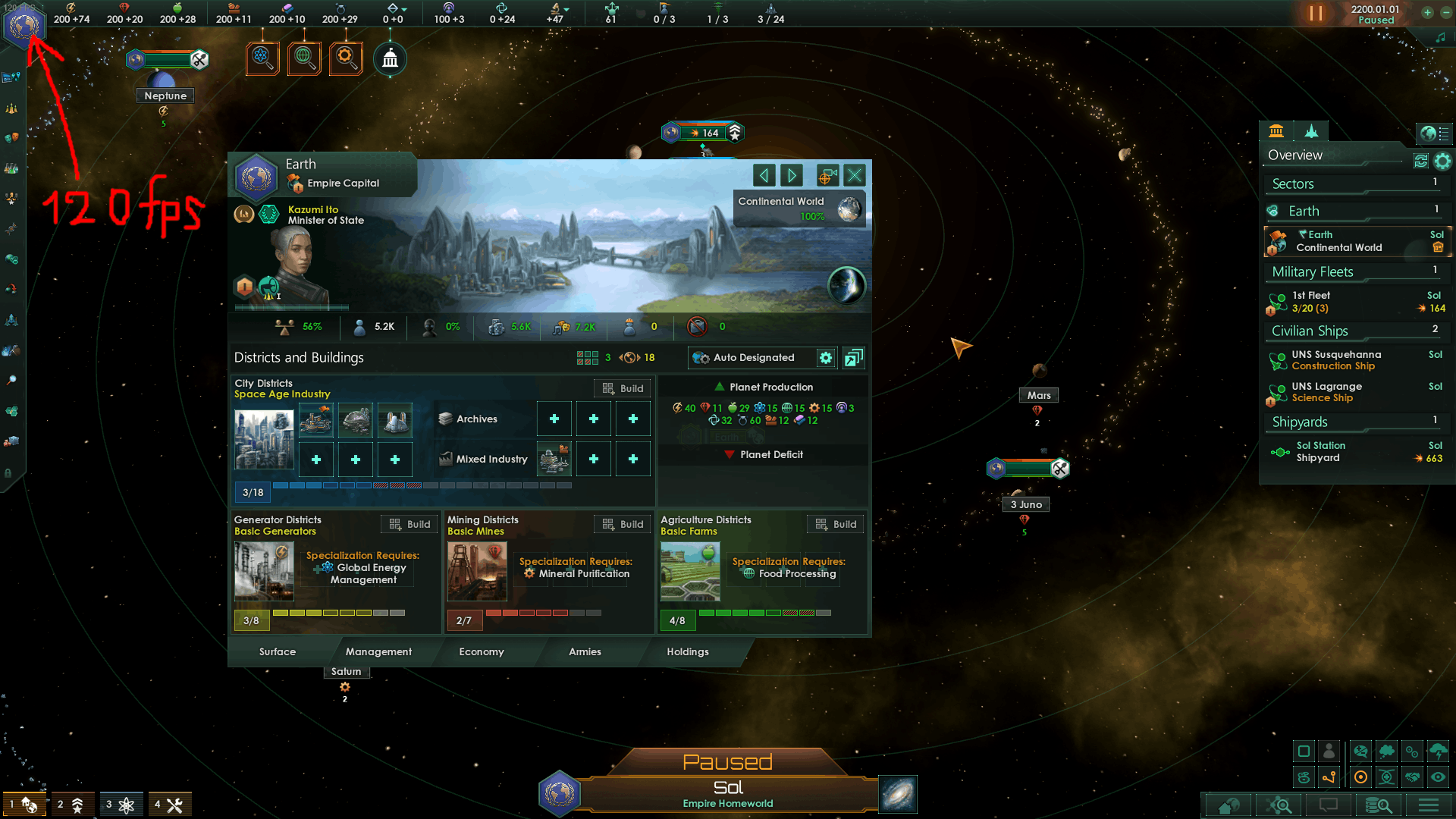This screenshot has width=1456, height=819.
Task: Click Build for City Districts
Action: (623, 388)
